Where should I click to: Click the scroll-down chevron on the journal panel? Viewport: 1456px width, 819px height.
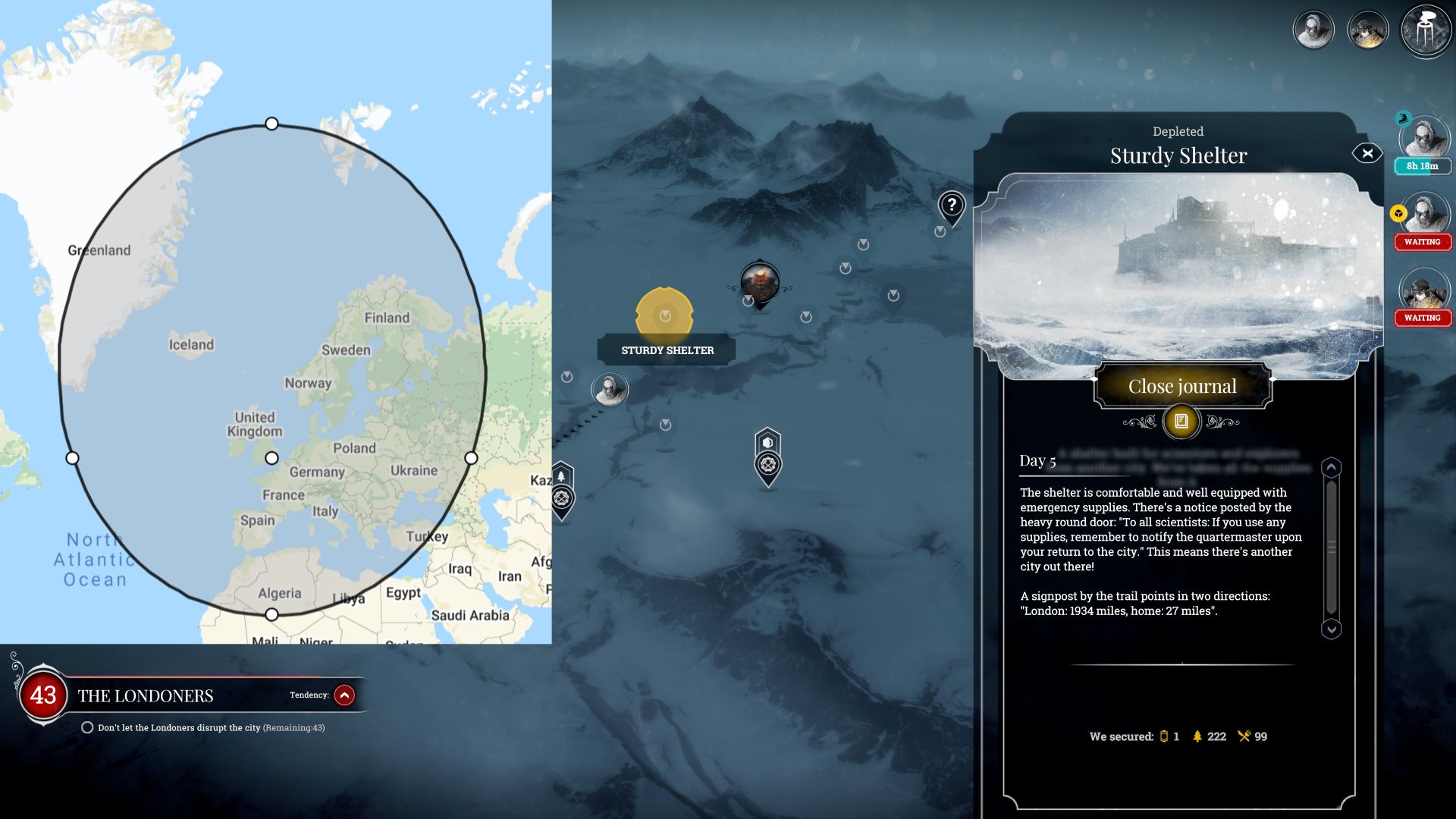point(1331,629)
